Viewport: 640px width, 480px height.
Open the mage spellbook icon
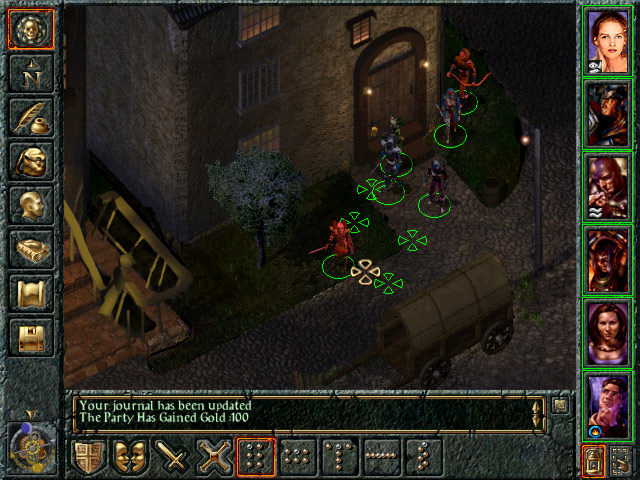click(x=30, y=249)
